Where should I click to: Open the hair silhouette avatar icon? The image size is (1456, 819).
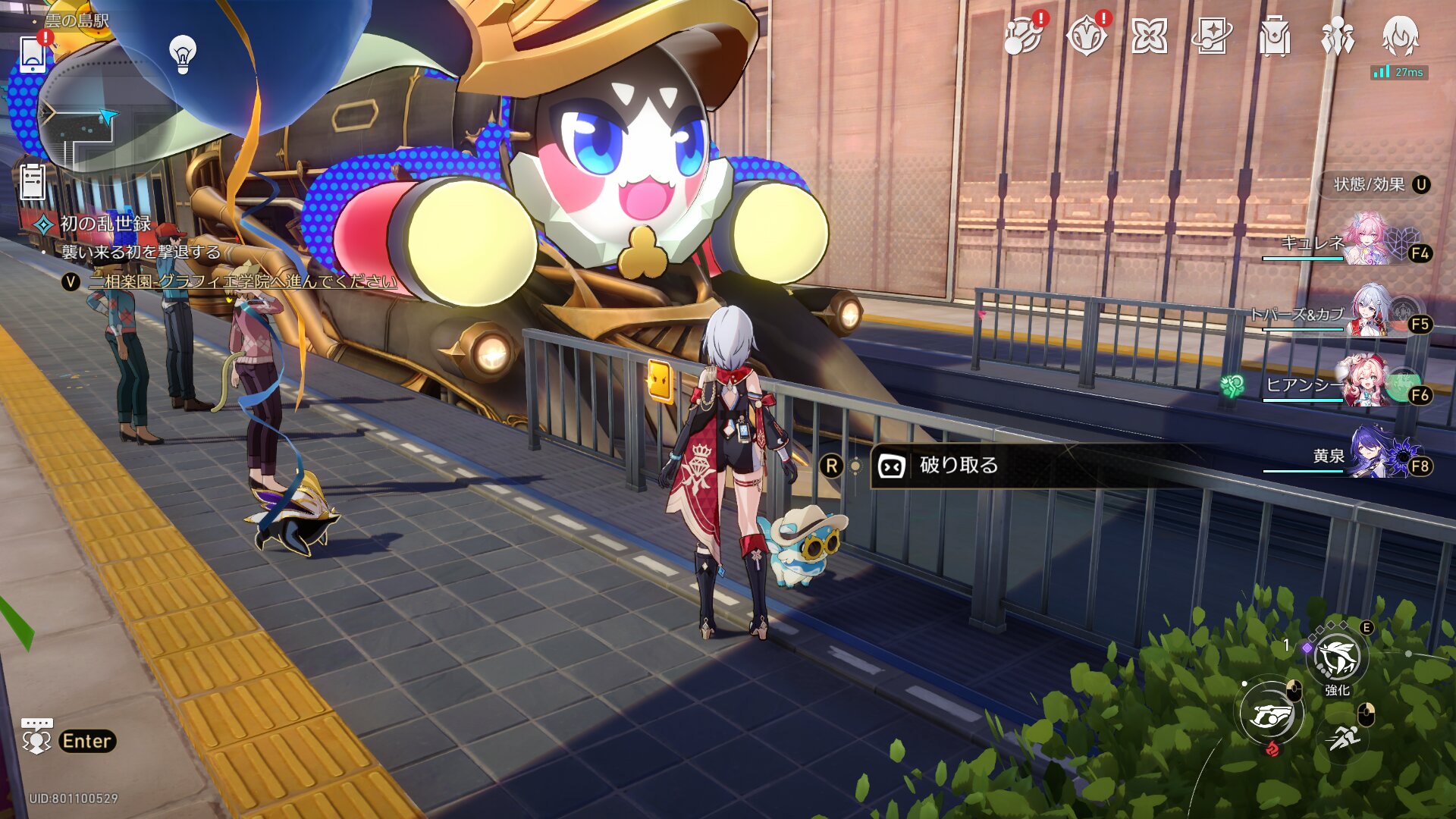pos(1400,34)
